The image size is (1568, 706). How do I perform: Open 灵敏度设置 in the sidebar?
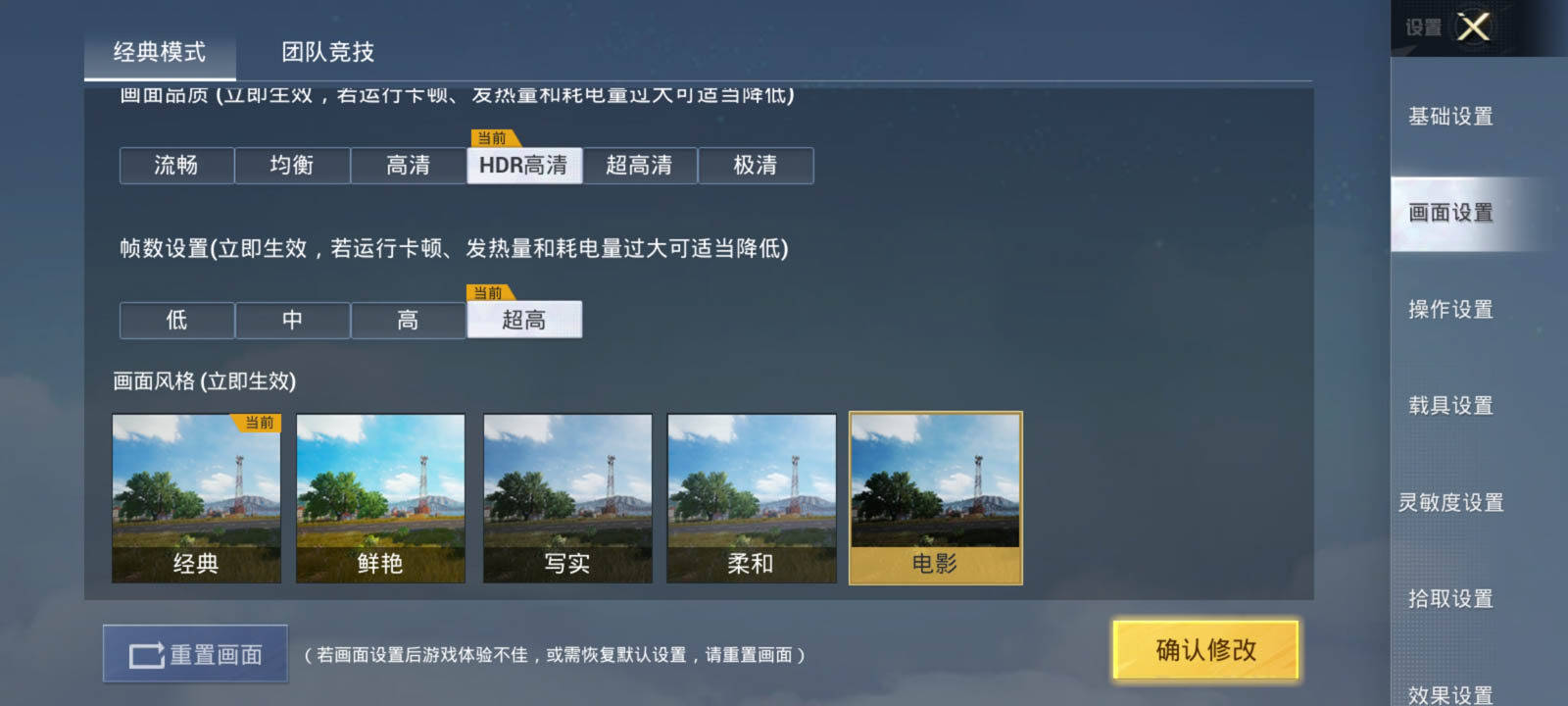(x=1449, y=502)
